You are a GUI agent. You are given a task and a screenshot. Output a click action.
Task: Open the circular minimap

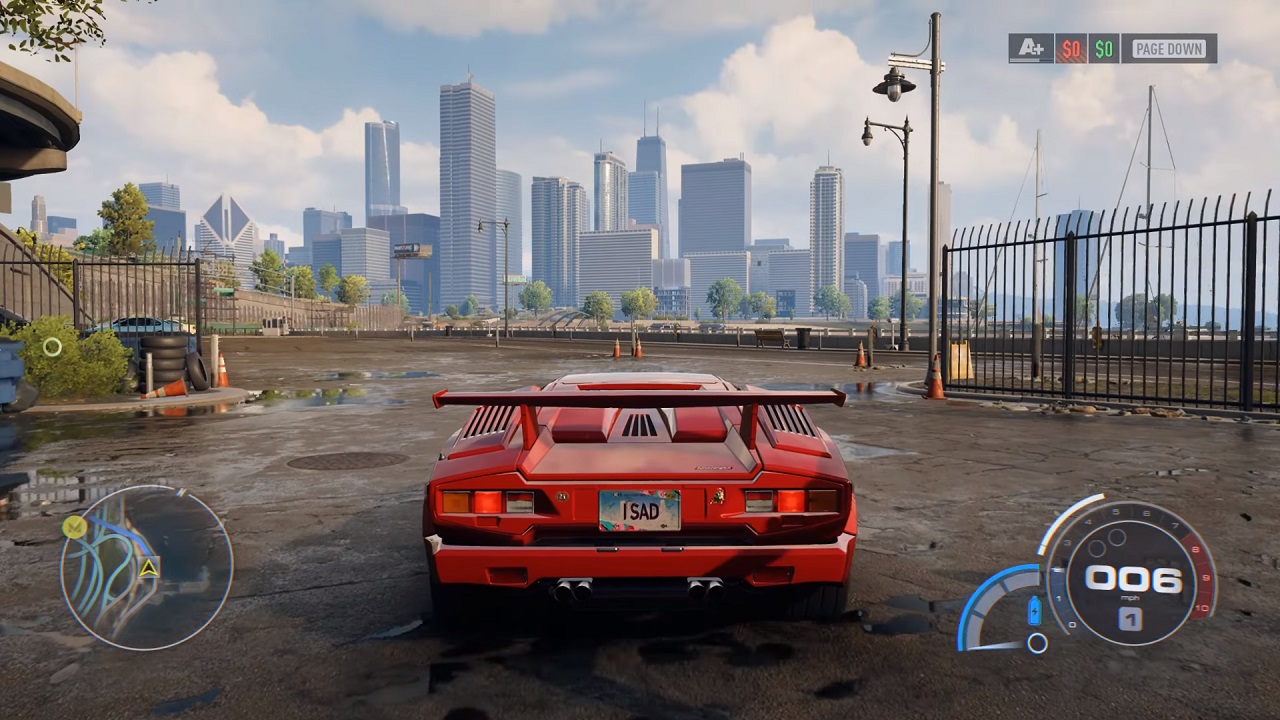[x=146, y=566]
